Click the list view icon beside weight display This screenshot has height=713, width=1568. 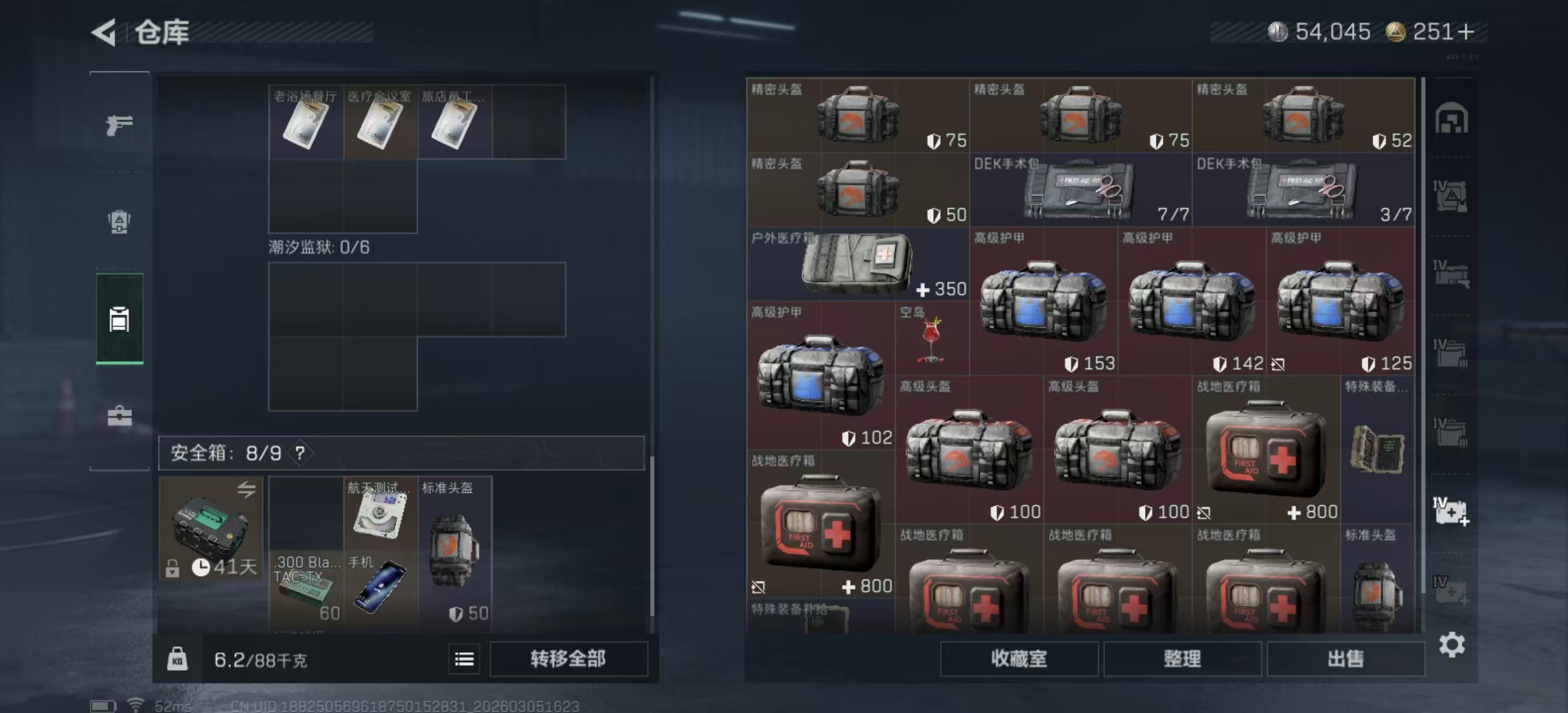pyautogui.click(x=464, y=660)
